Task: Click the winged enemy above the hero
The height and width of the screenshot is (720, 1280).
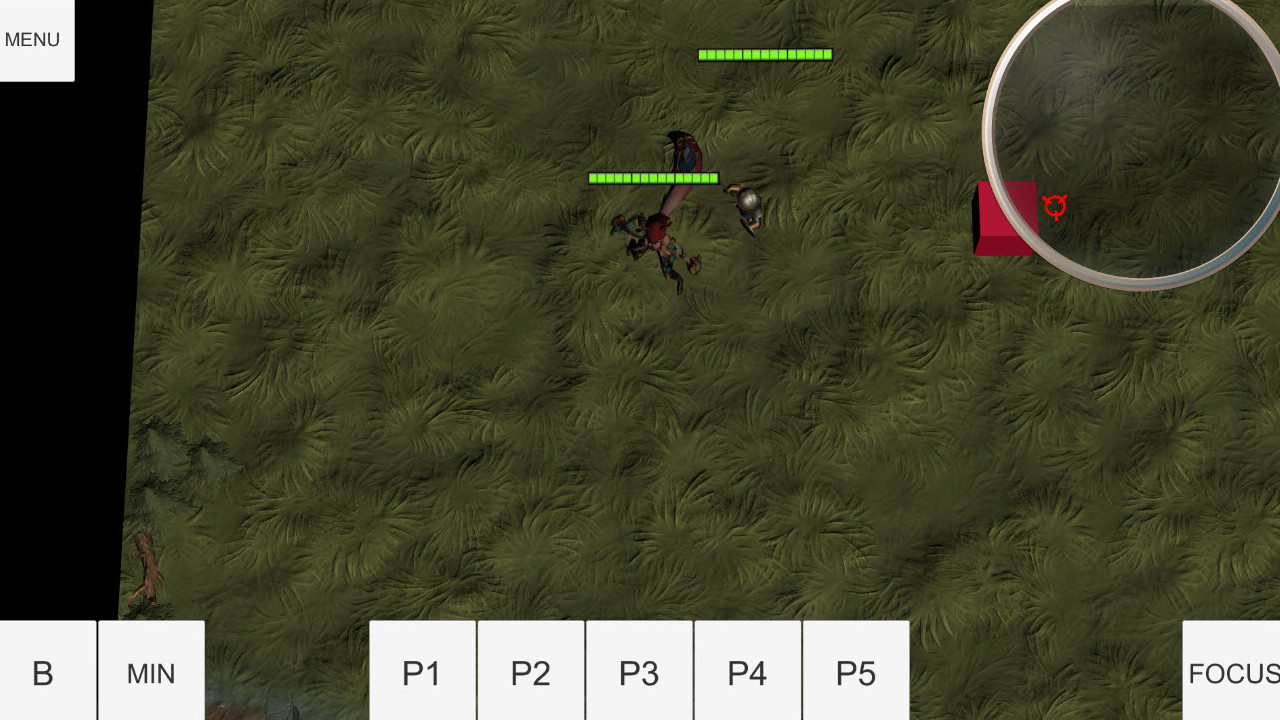Action: point(683,152)
